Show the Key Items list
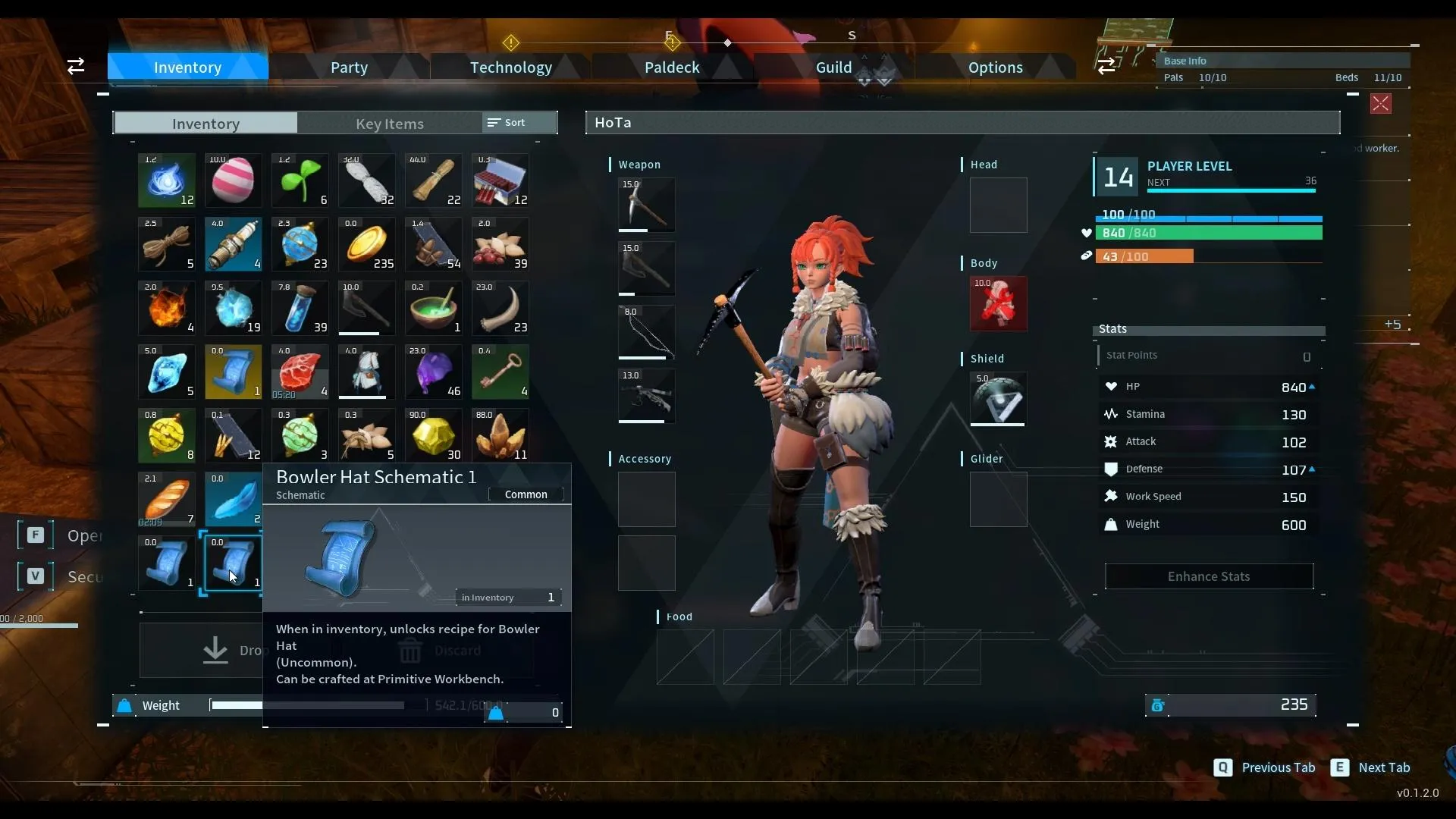The width and height of the screenshot is (1456, 819). (389, 124)
